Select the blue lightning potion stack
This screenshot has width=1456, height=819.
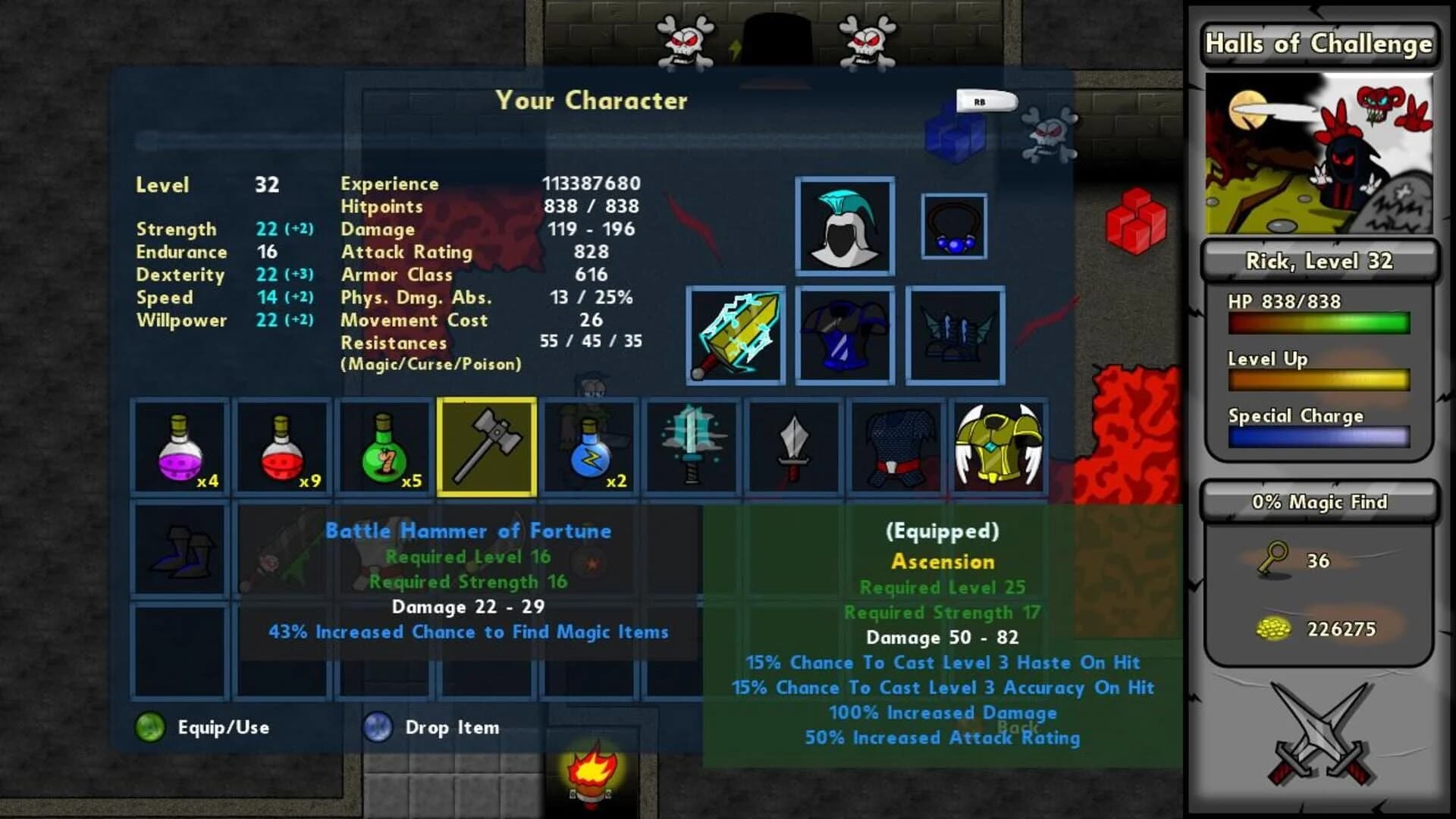pyautogui.click(x=588, y=447)
